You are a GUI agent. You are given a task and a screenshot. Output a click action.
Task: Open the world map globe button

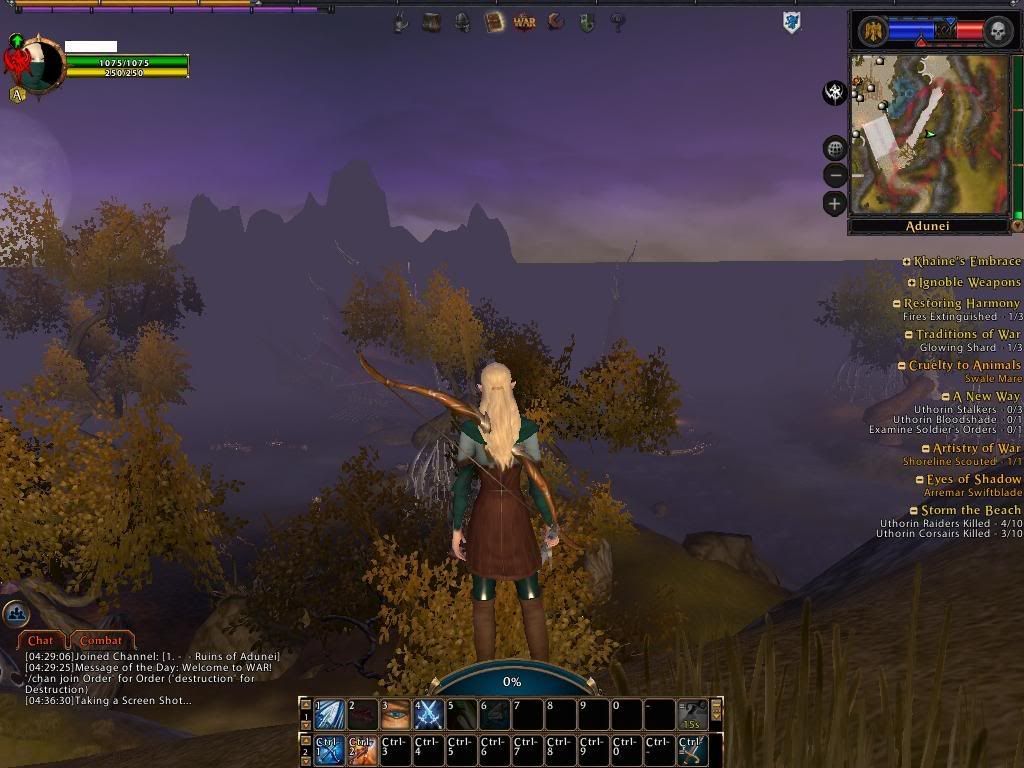tap(835, 149)
